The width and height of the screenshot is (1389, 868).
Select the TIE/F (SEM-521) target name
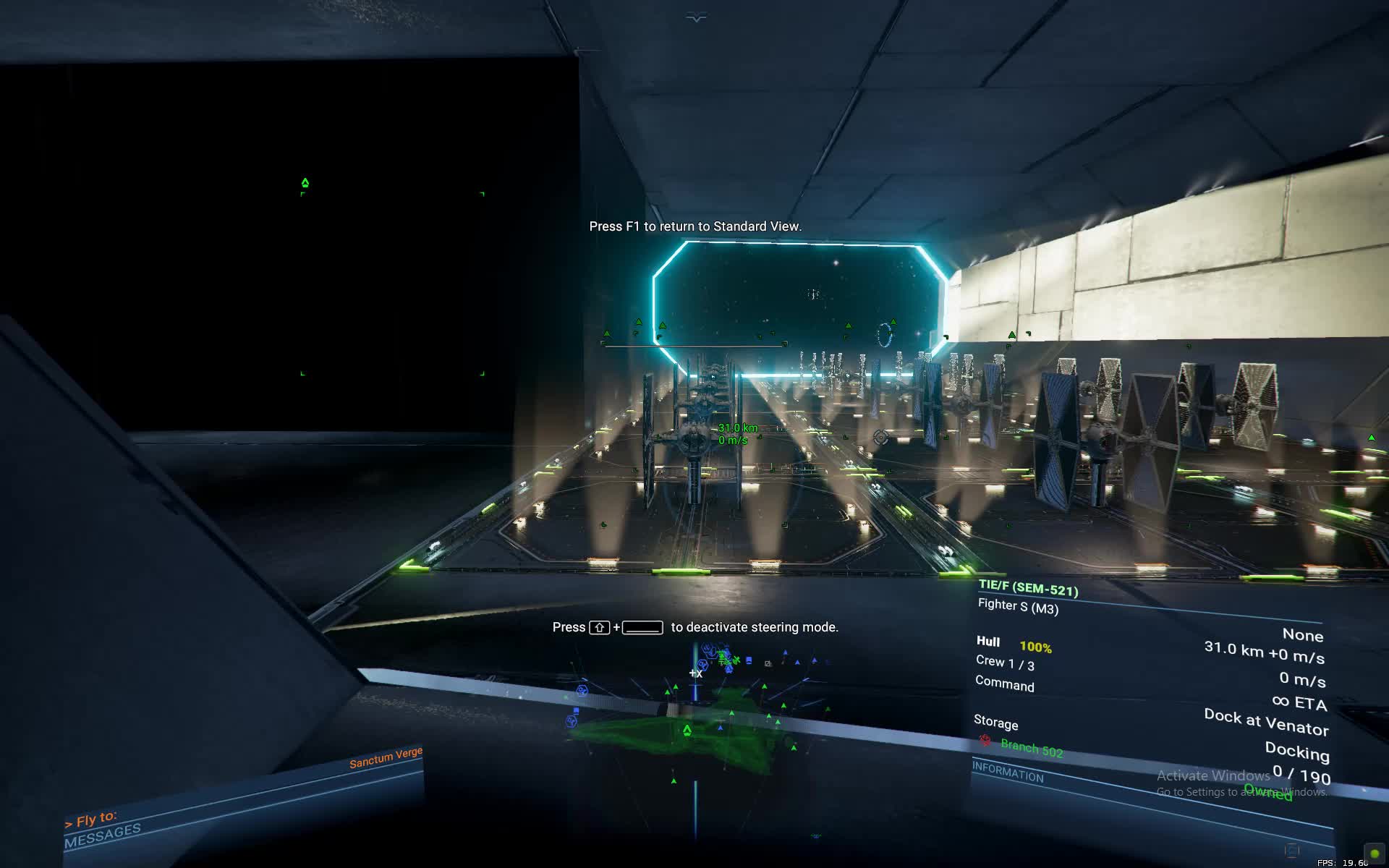(x=1028, y=588)
